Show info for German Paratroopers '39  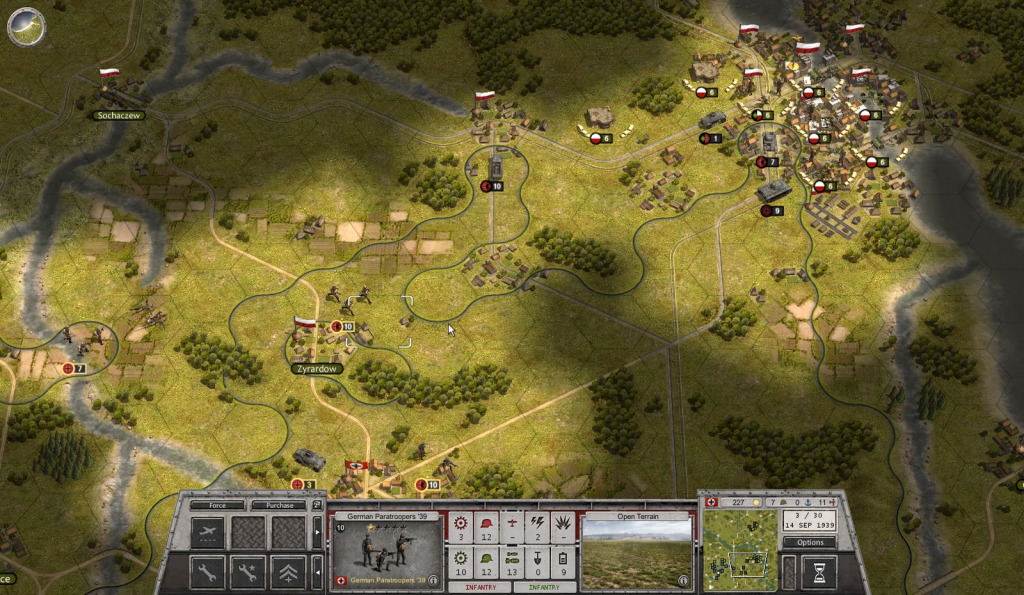pos(432,579)
